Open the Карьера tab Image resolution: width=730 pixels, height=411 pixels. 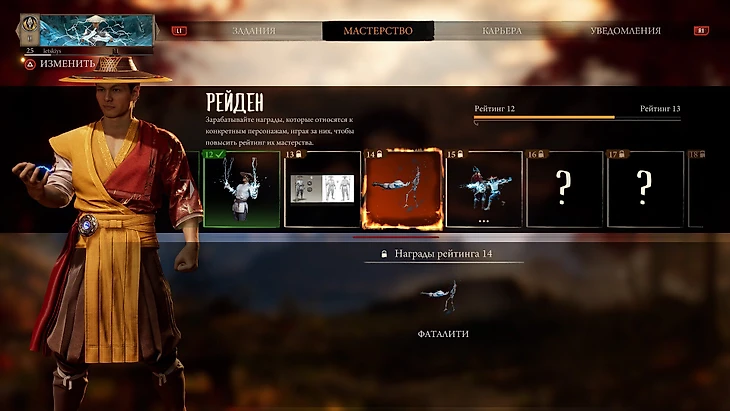[x=501, y=31]
